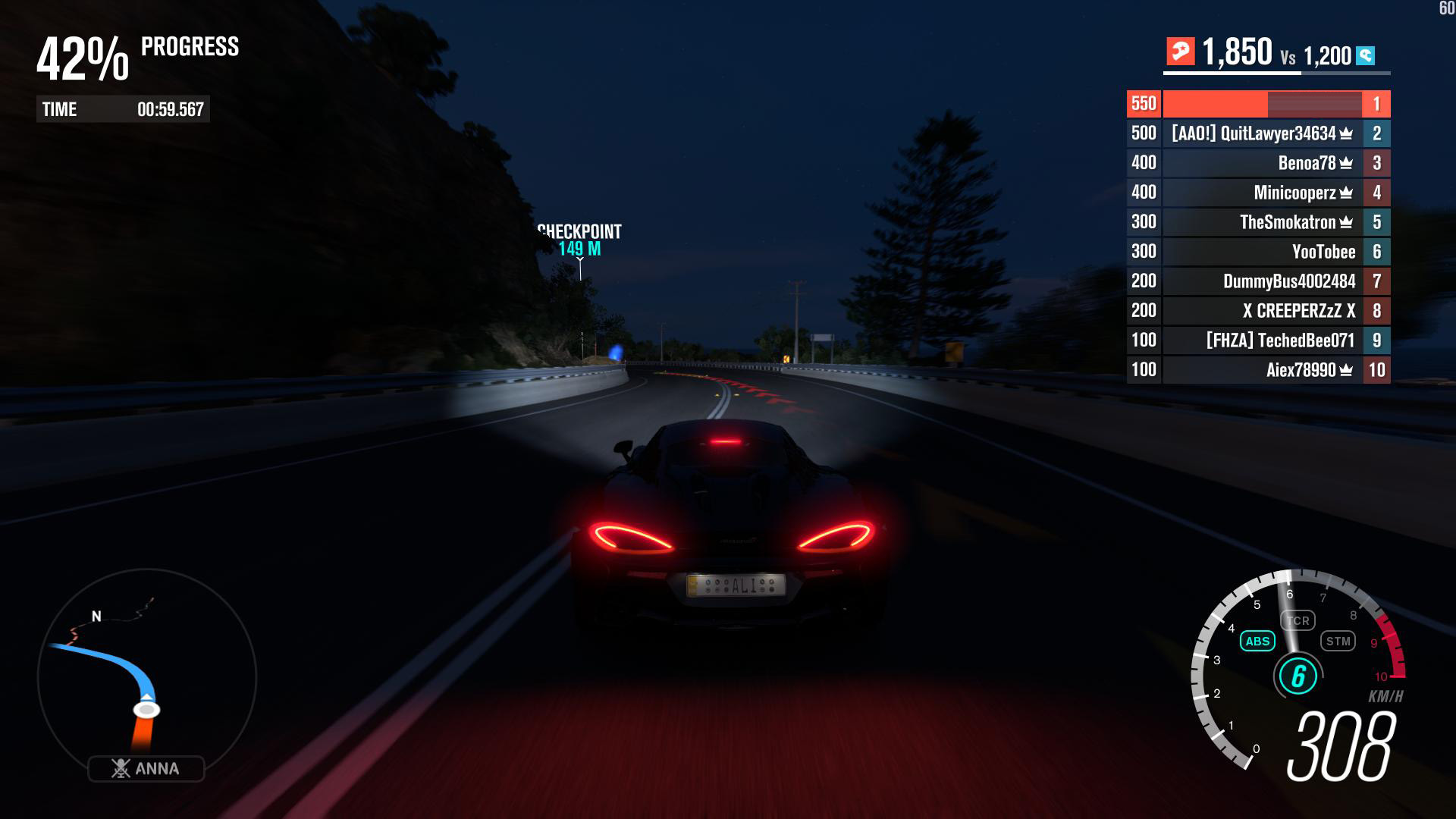
Task: Select Benoa78 in the standings
Action: click(x=1259, y=163)
